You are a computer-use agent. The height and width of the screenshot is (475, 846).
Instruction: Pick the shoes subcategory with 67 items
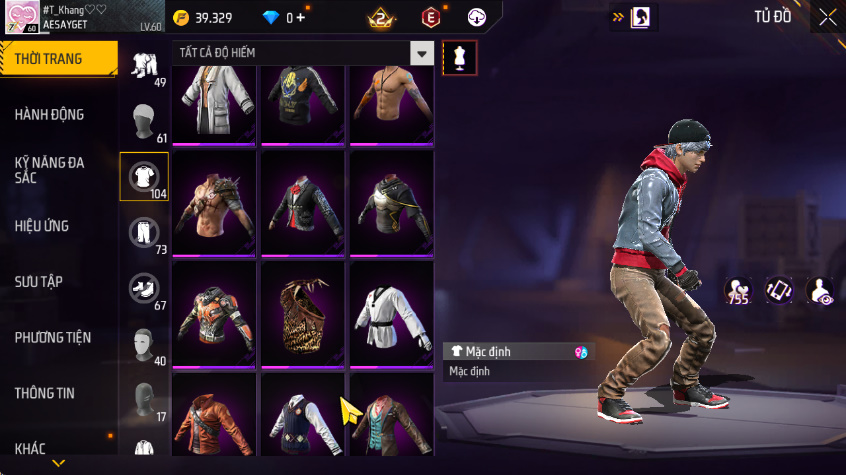(143, 289)
